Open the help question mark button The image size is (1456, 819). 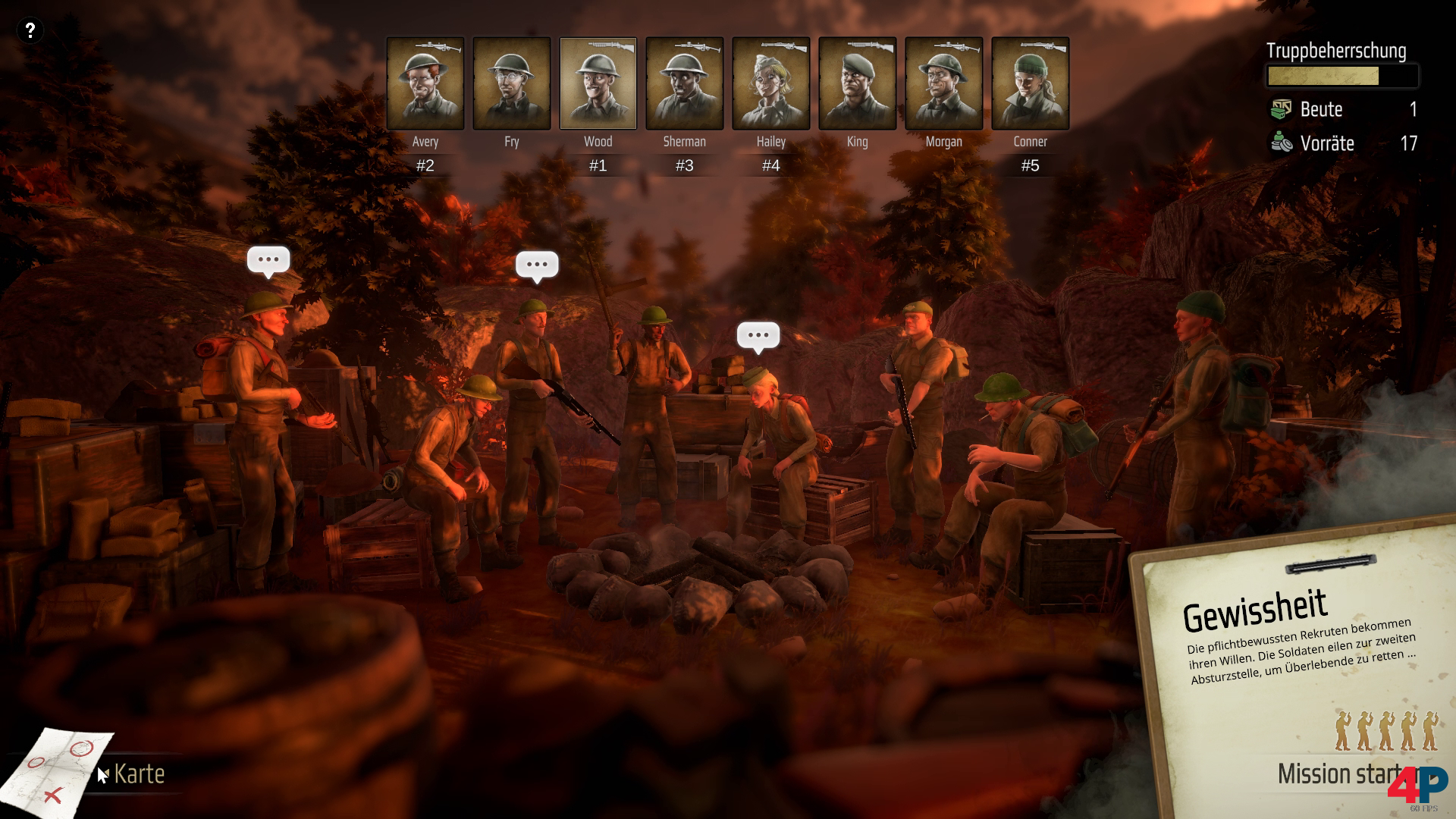click(x=30, y=30)
